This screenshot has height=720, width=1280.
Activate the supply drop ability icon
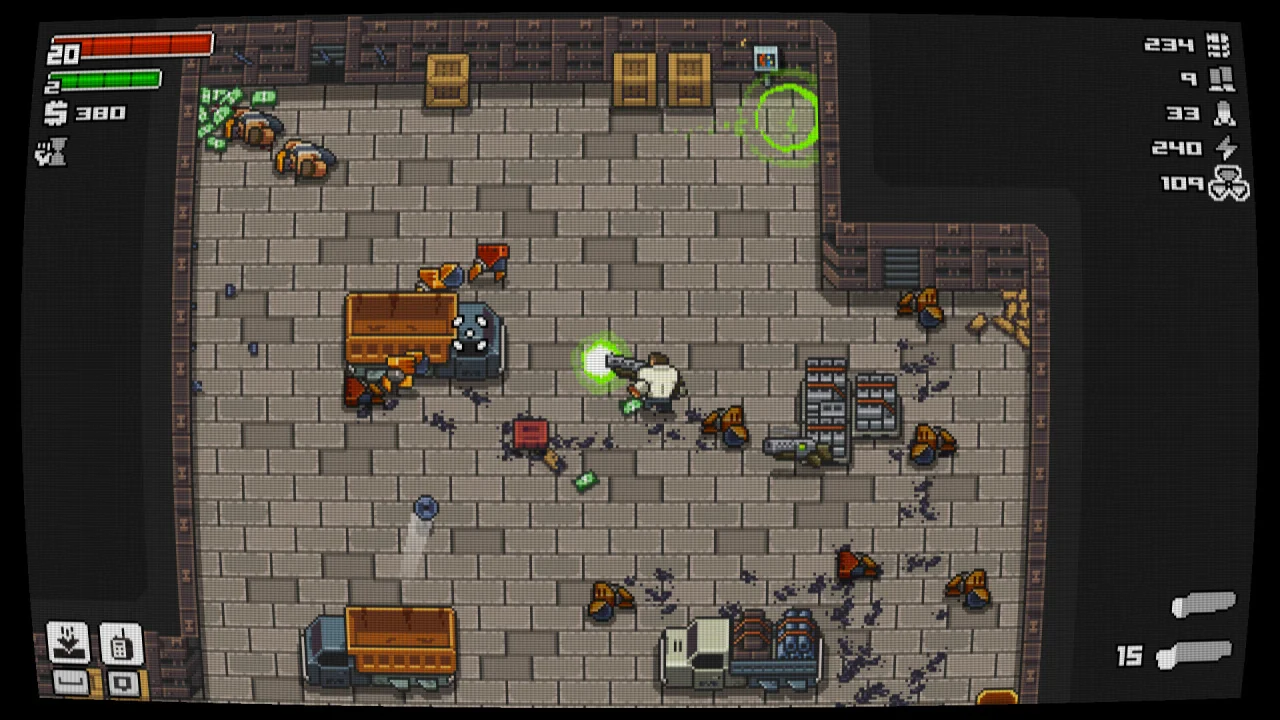tap(68, 643)
